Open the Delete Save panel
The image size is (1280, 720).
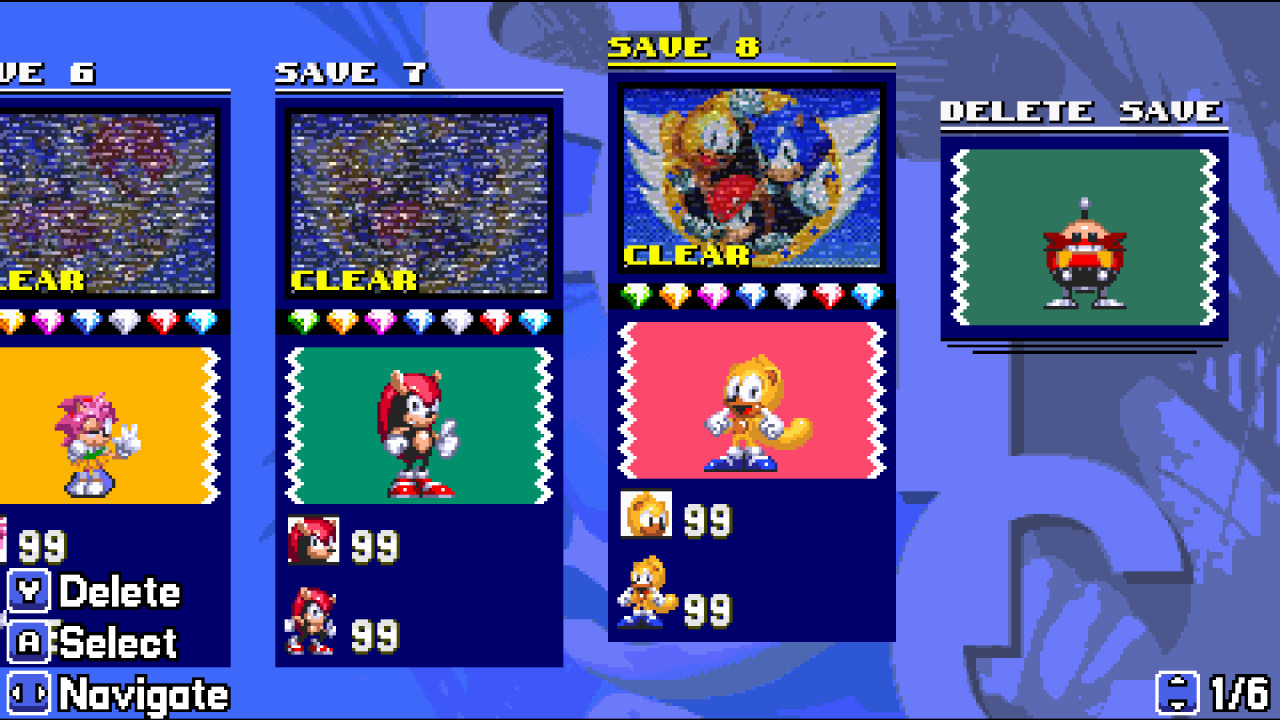(x=1082, y=111)
